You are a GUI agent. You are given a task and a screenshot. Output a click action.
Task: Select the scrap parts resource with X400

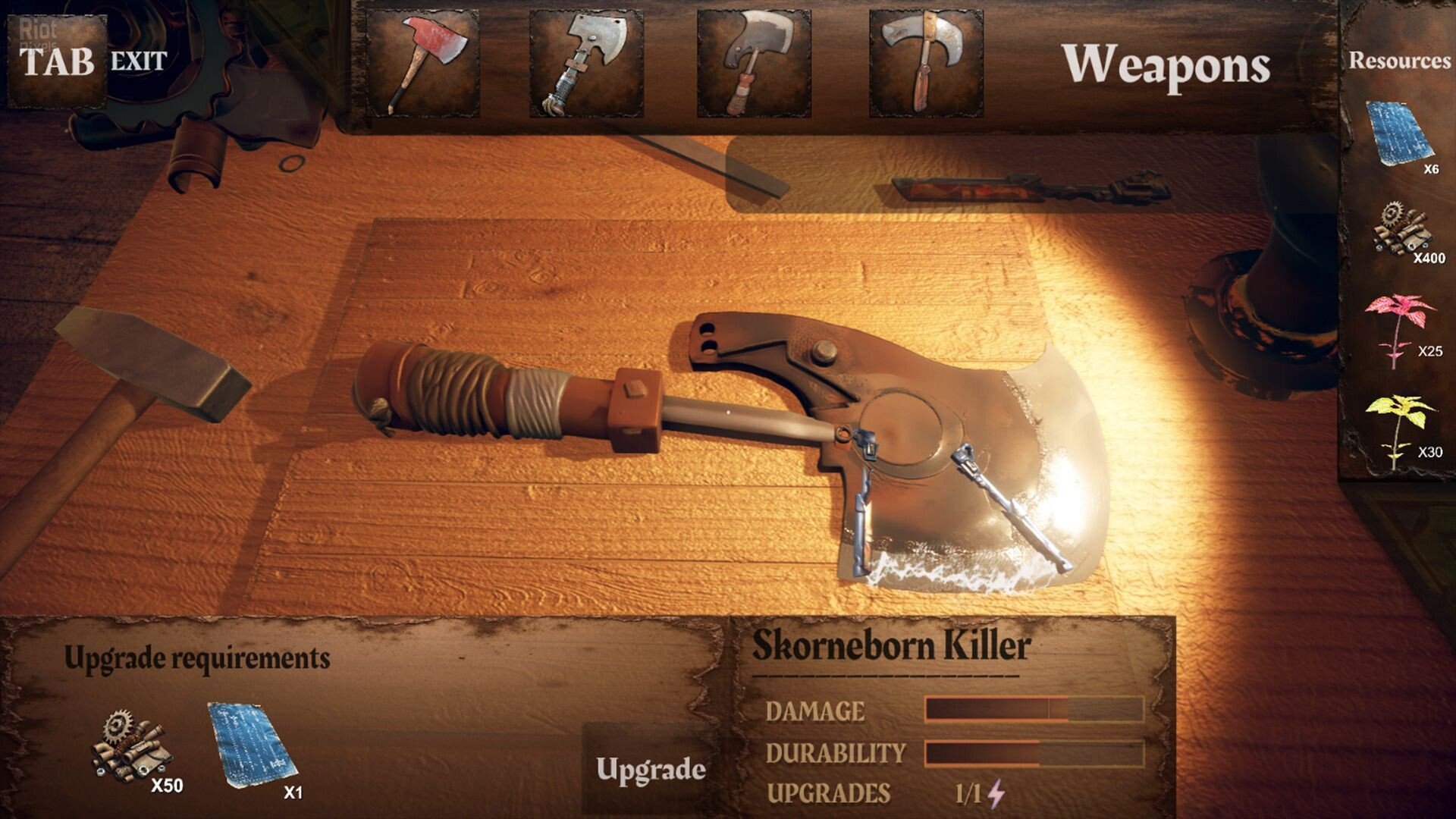[x=1400, y=229]
